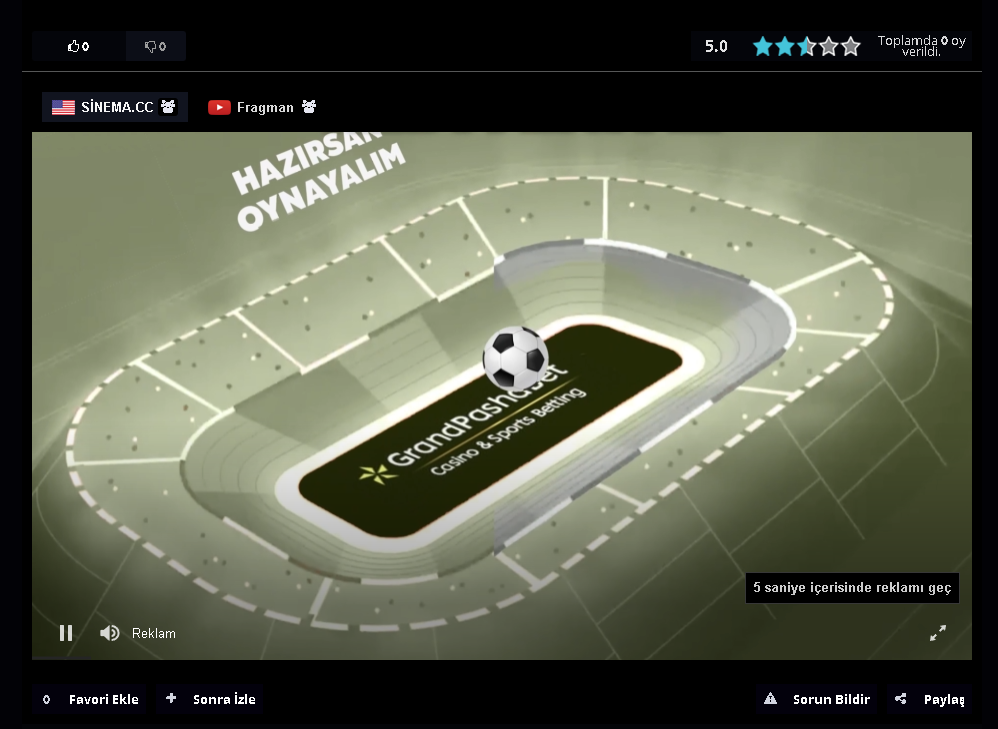Pause the playing advertisement video
998x729 pixels.
tap(66, 633)
